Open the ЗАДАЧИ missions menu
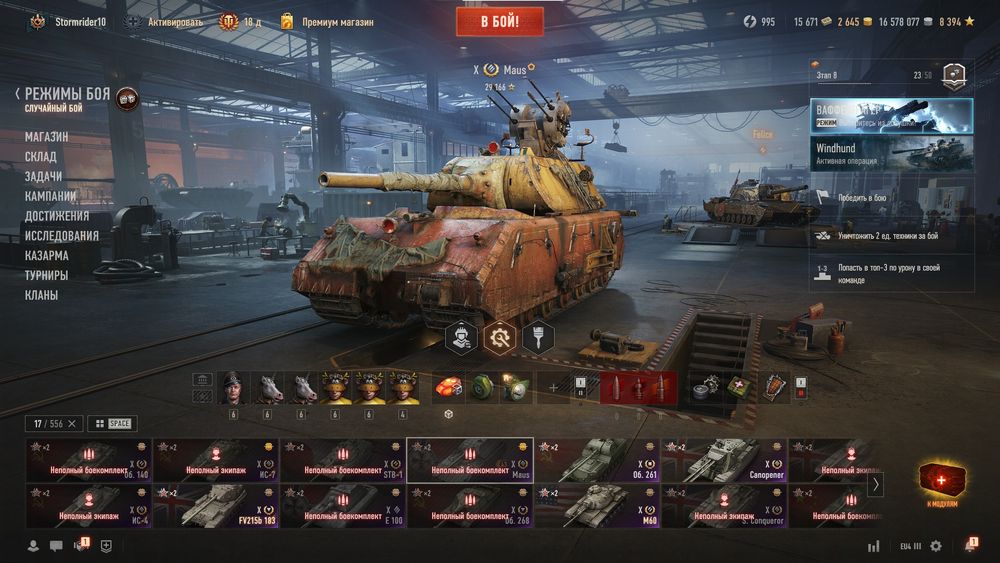Screen dimensions: 1000x563 (x=43, y=176)
